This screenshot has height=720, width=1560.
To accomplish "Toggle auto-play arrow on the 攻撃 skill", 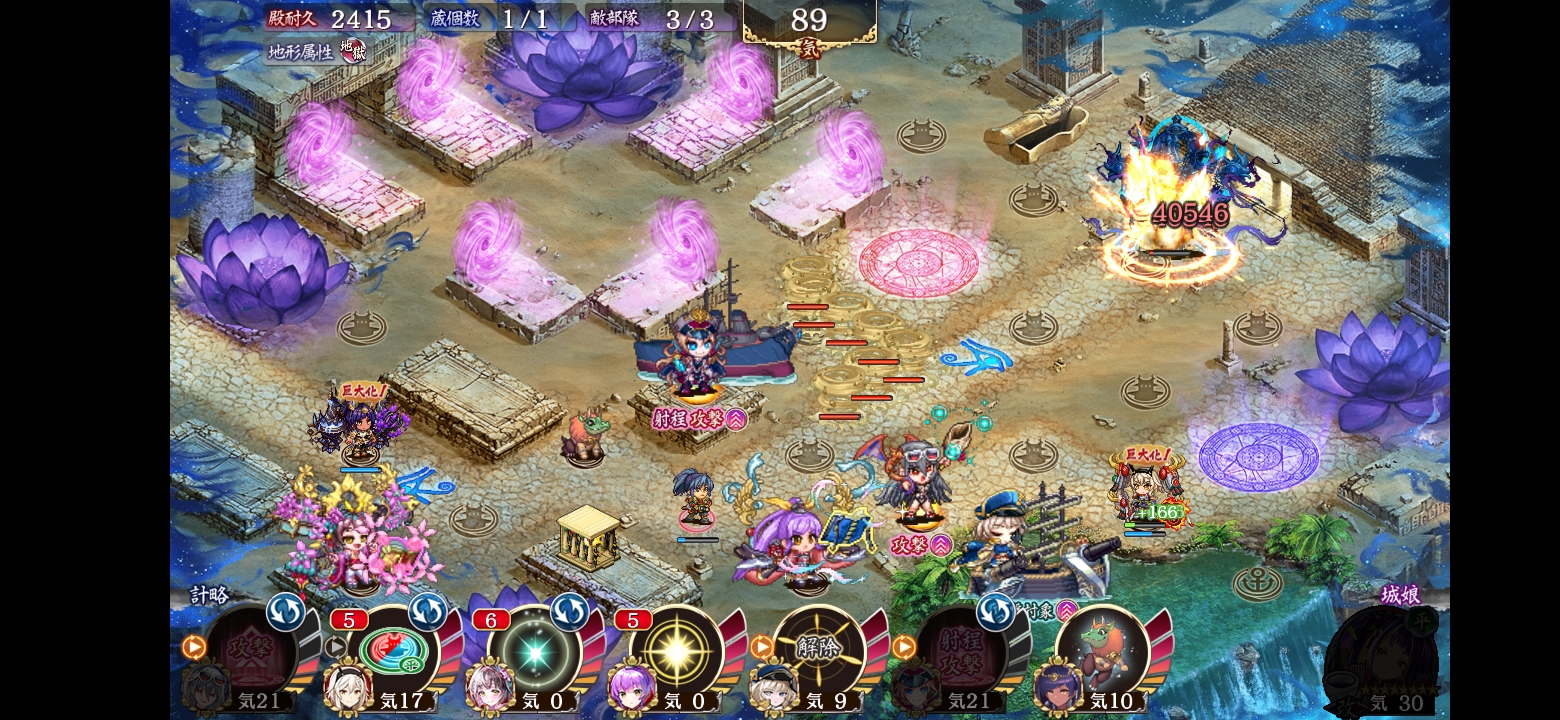I will coord(193,647).
